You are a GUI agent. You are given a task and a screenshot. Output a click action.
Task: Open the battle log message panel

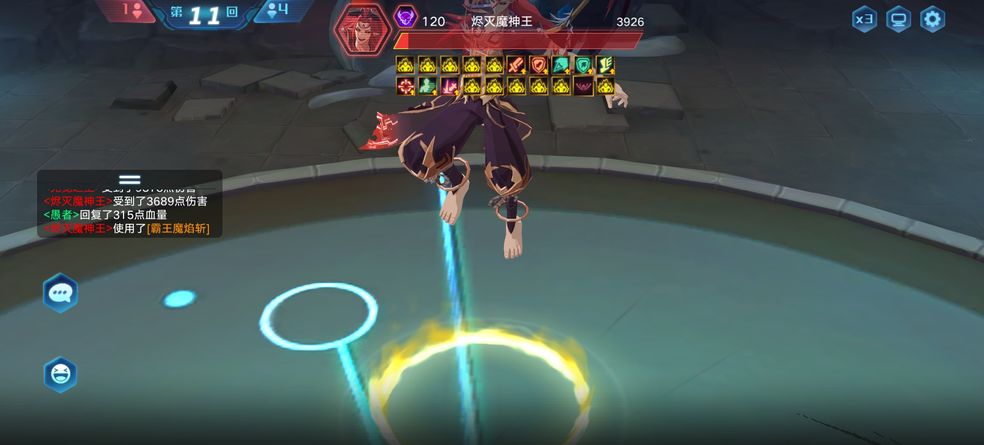click(130, 208)
